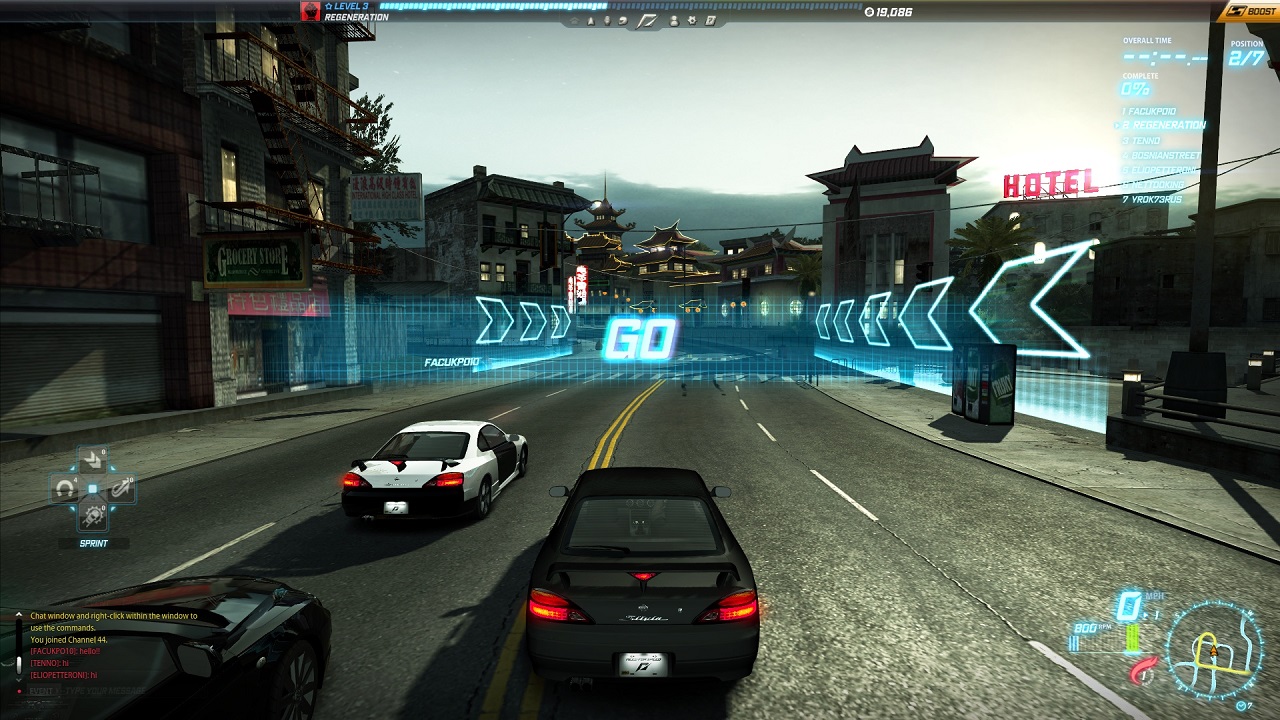This screenshot has width=1280, height=720.
Task: Select the spiked gear powerup slot
Action: (94, 516)
